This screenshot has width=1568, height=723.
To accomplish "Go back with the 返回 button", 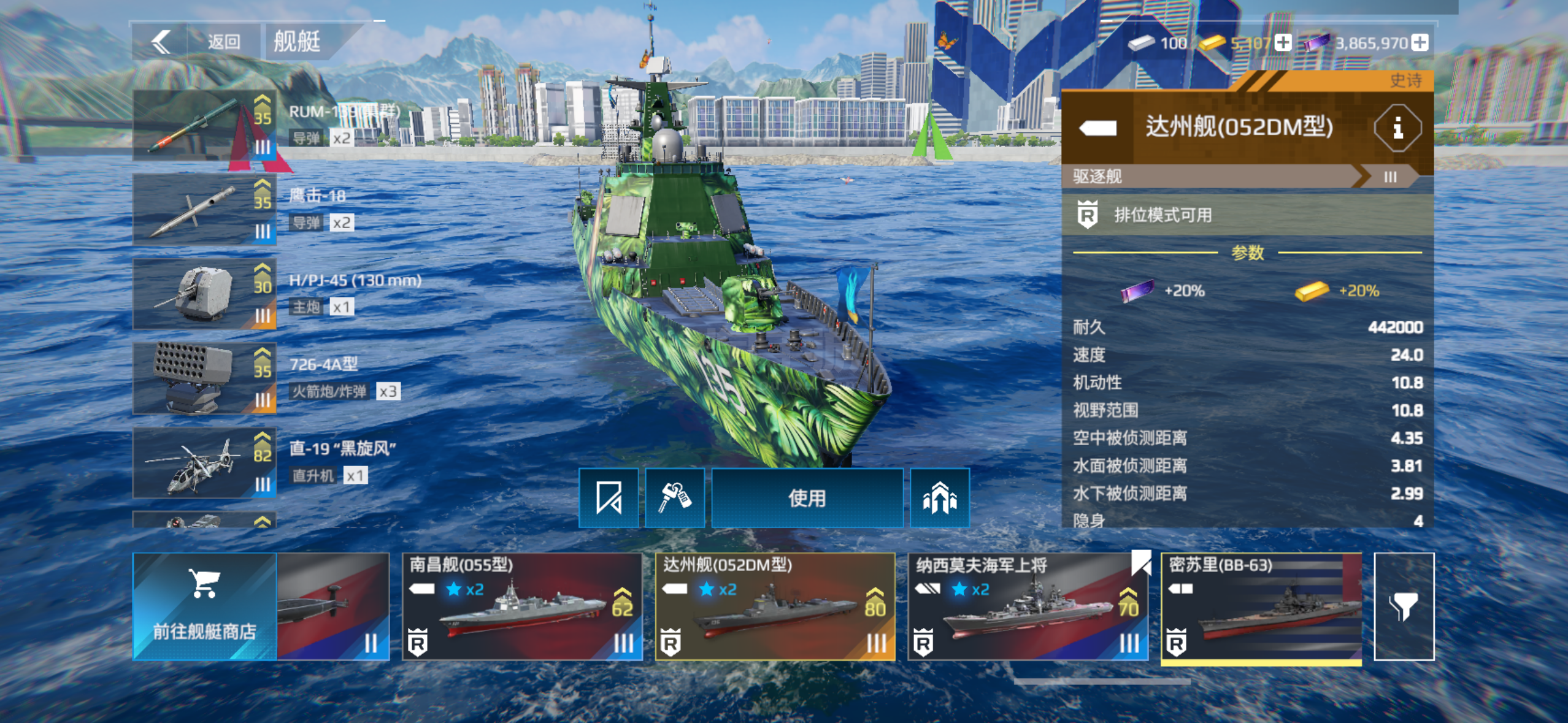I will point(196,42).
